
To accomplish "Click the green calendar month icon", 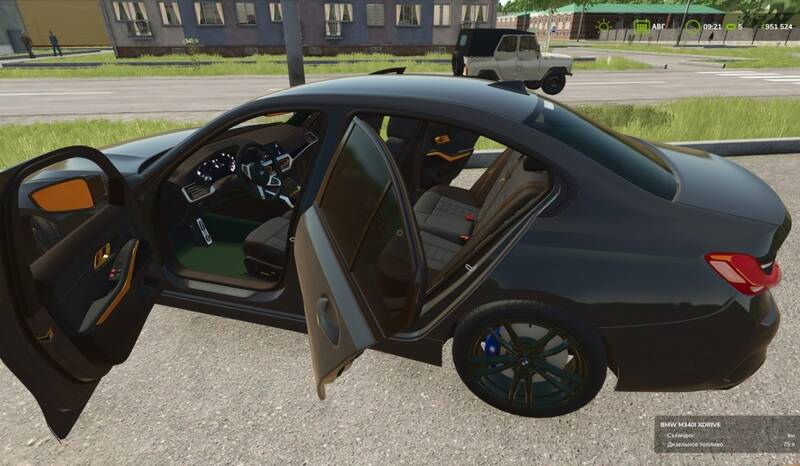I will click(643, 26).
